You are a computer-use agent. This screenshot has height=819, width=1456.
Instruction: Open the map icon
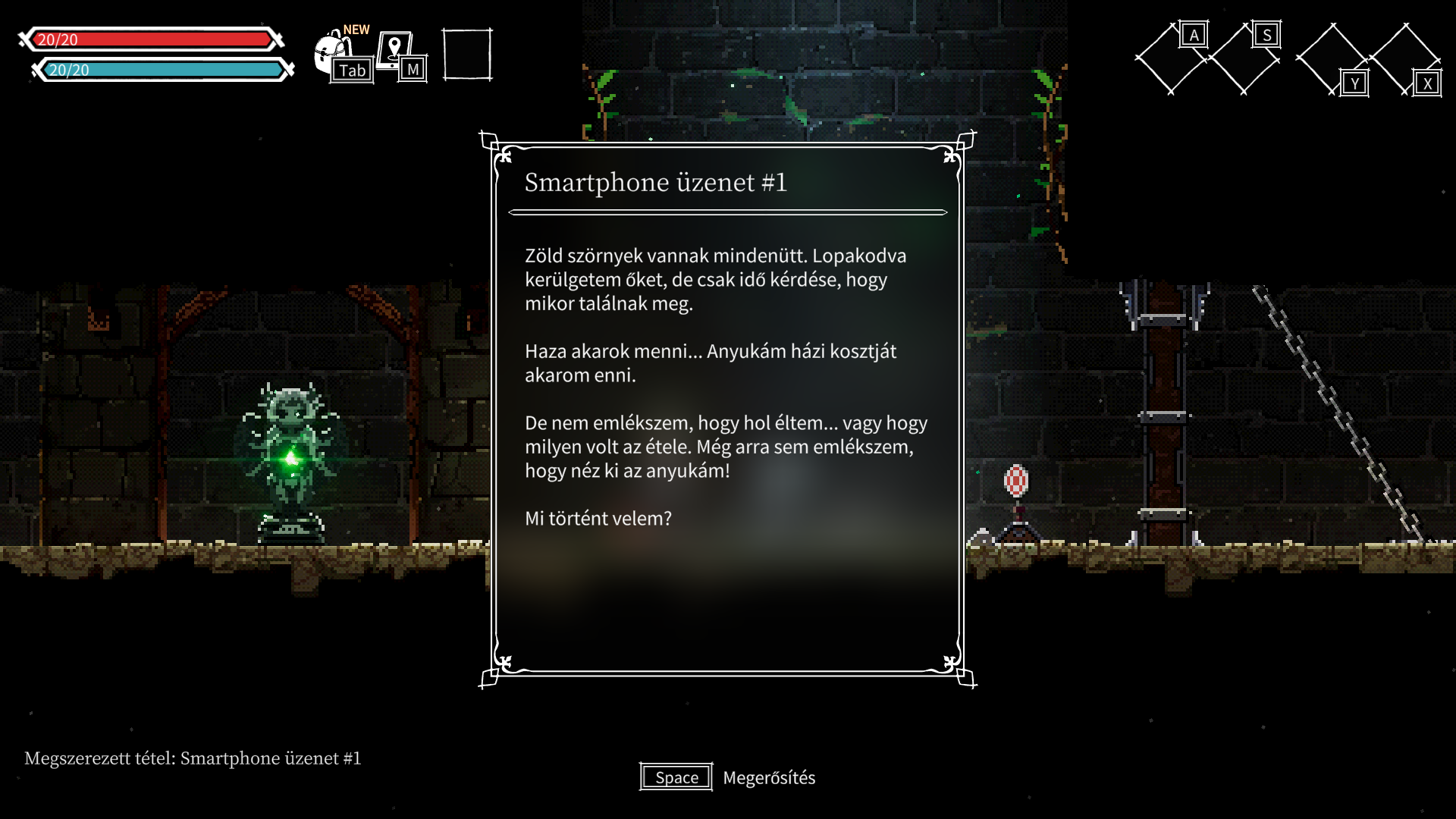[x=396, y=52]
